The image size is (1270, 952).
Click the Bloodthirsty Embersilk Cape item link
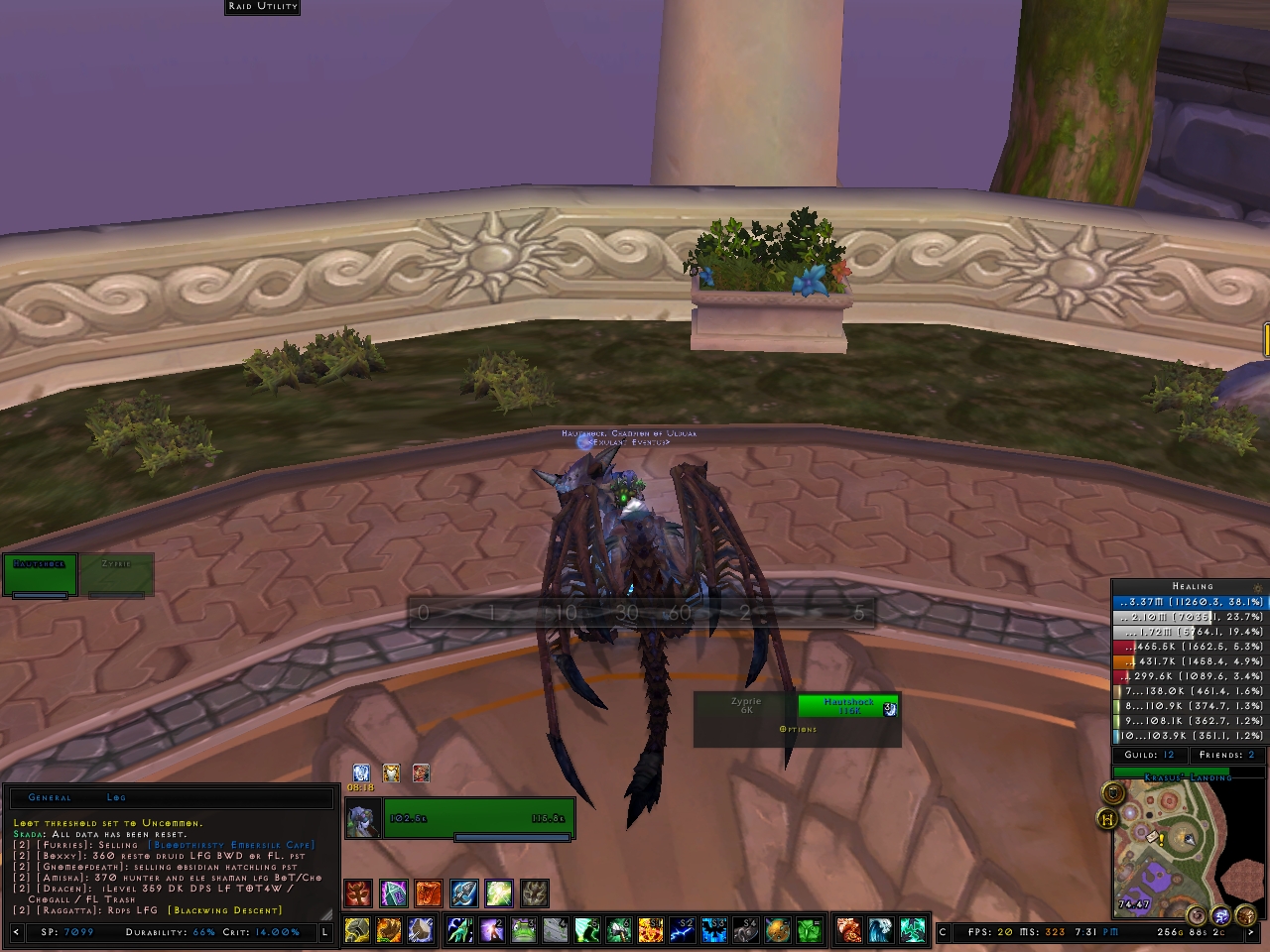coord(230,845)
